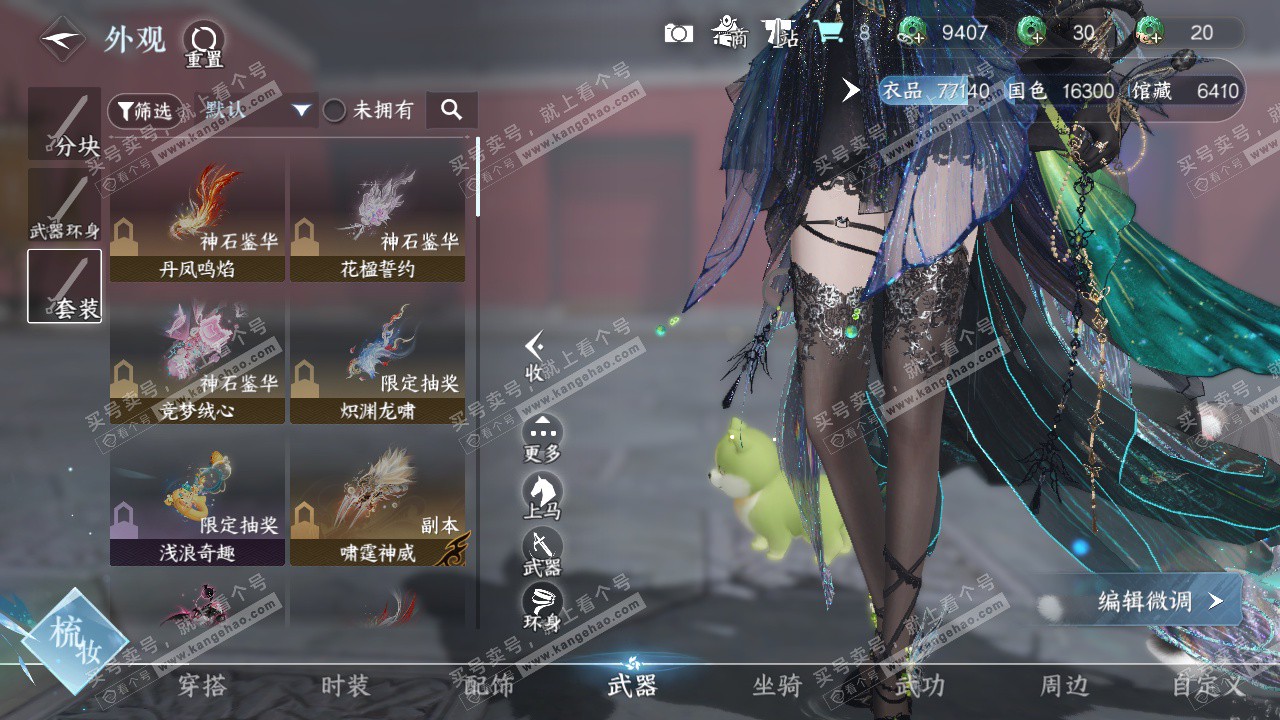Go back using the arrow button
This screenshot has width=1280, height=720.
click(62, 40)
